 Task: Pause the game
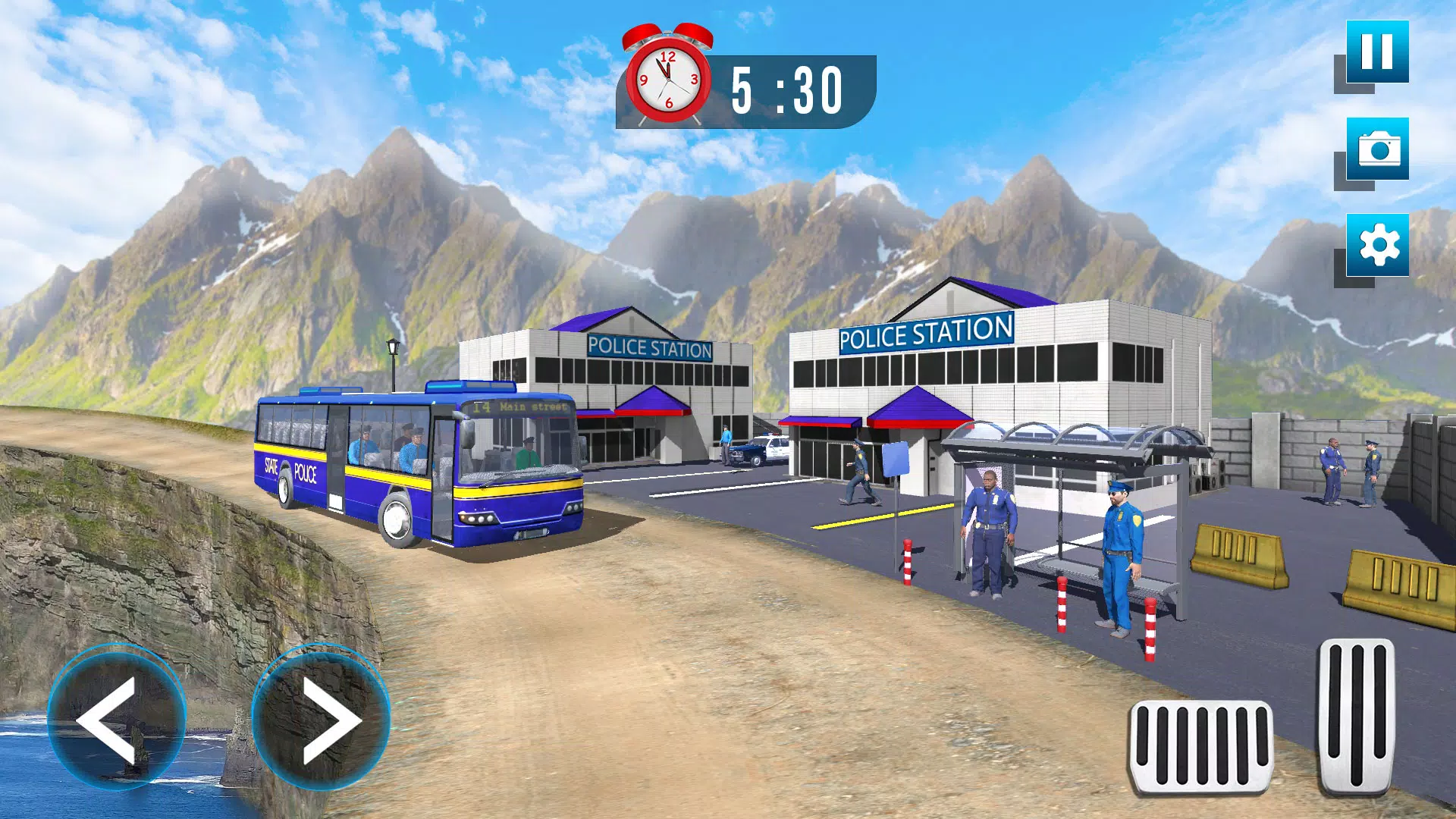pyautogui.click(x=1377, y=52)
